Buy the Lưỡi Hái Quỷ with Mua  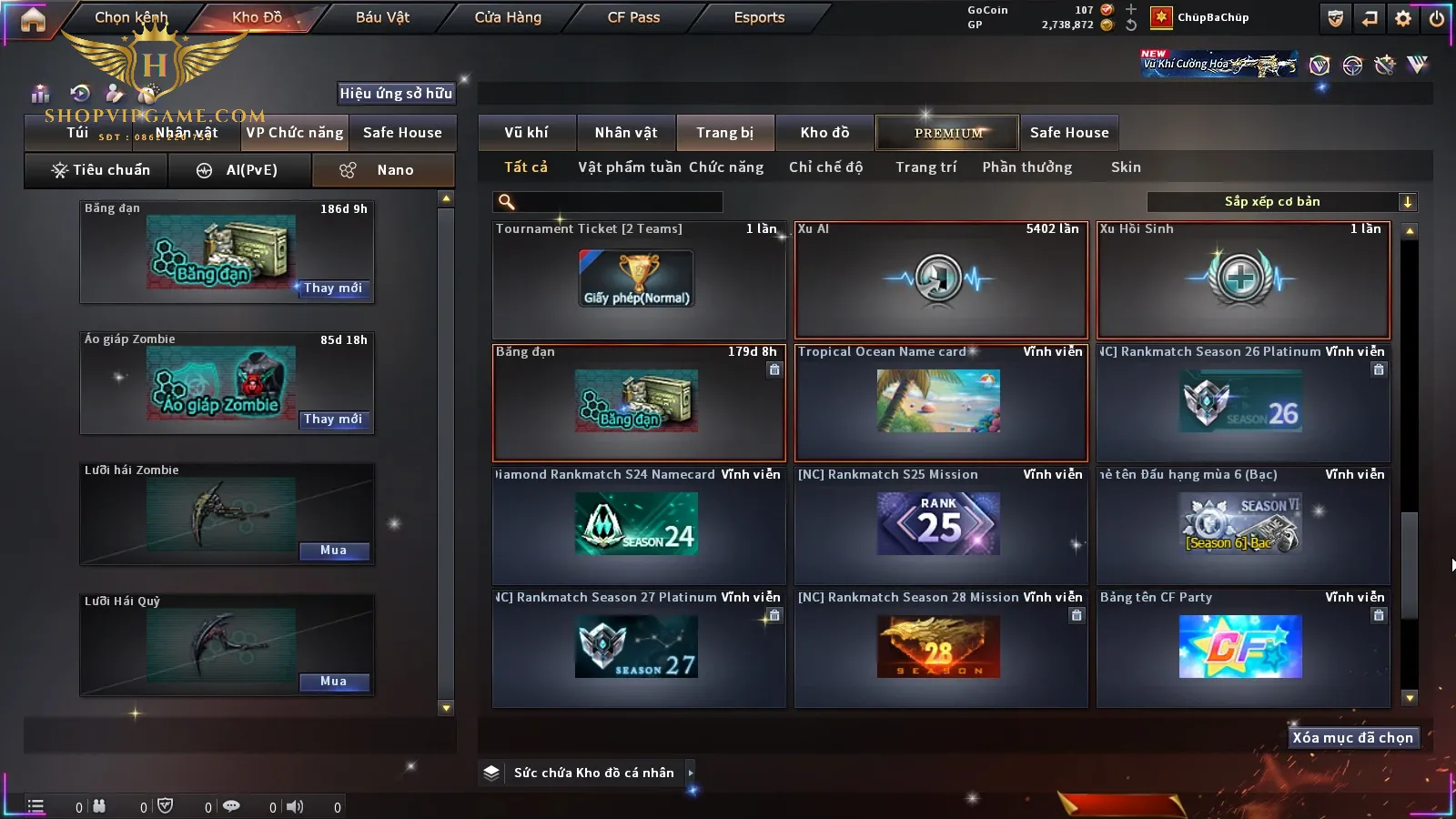[333, 682]
